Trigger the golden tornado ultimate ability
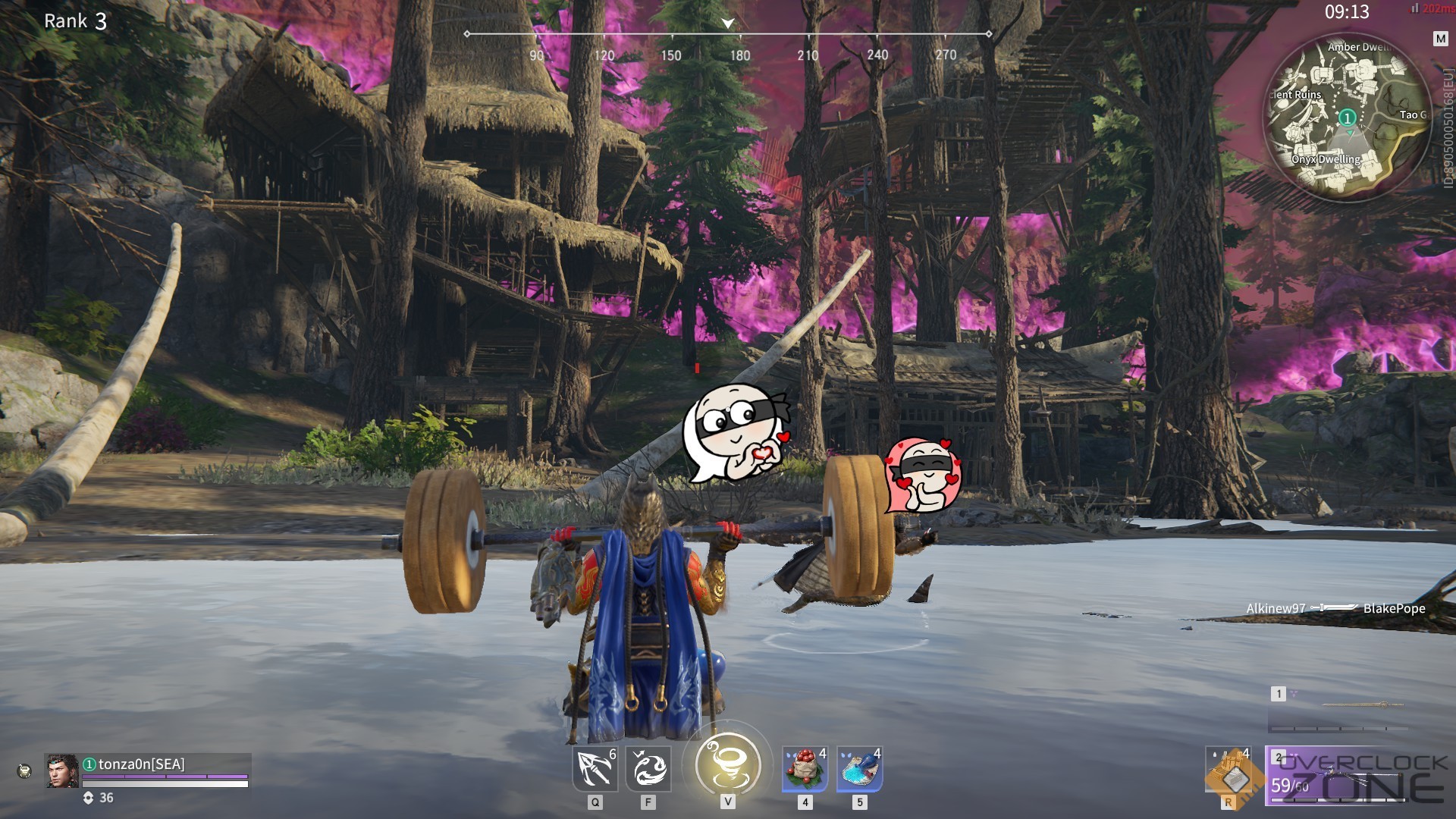Image resolution: width=1456 pixels, height=819 pixels. (727, 764)
